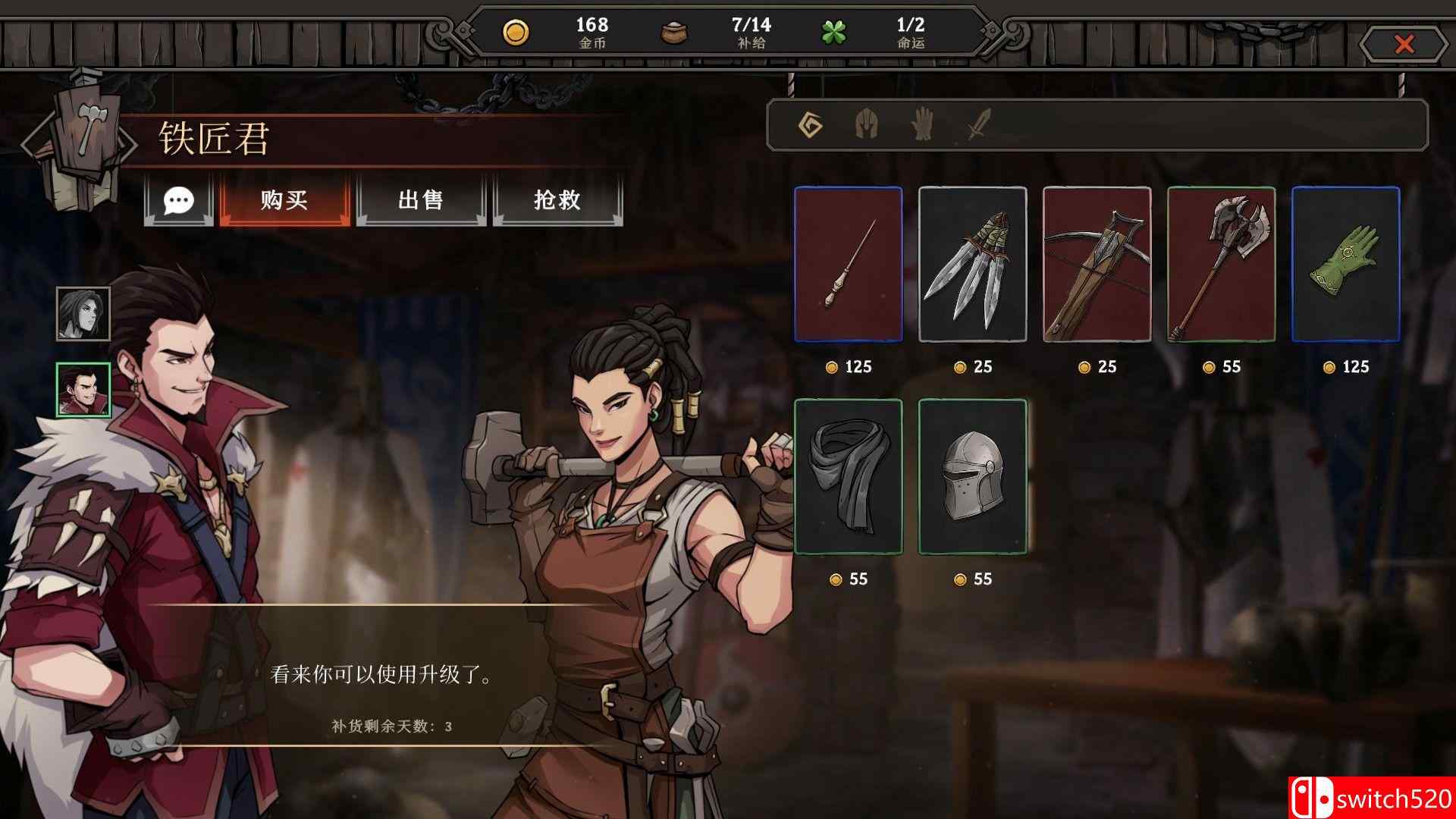Select the sword weapon filter icon
The height and width of the screenshot is (819, 1456).
click(978, 124)
